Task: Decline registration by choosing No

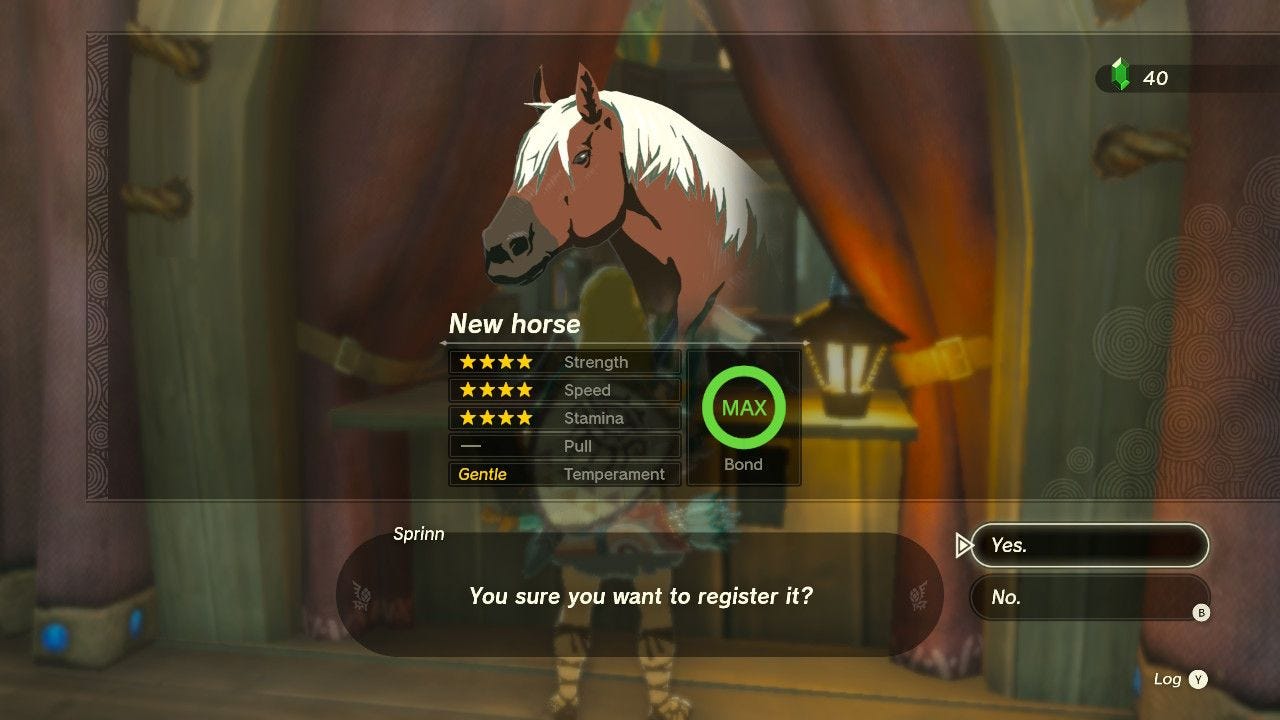Action: (1090, 597)
